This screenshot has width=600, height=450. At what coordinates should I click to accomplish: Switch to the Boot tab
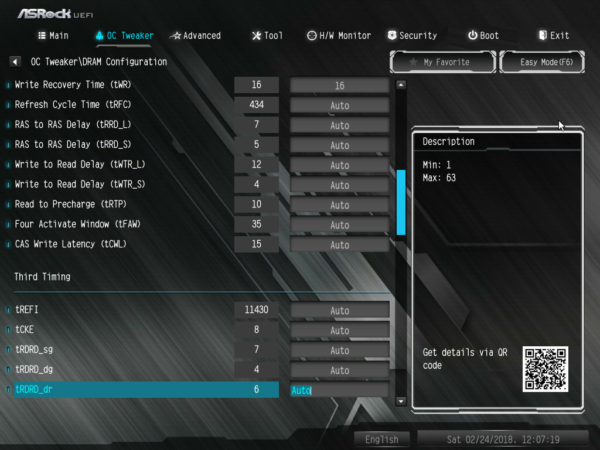pyautogui.click(x=483, y=35)
